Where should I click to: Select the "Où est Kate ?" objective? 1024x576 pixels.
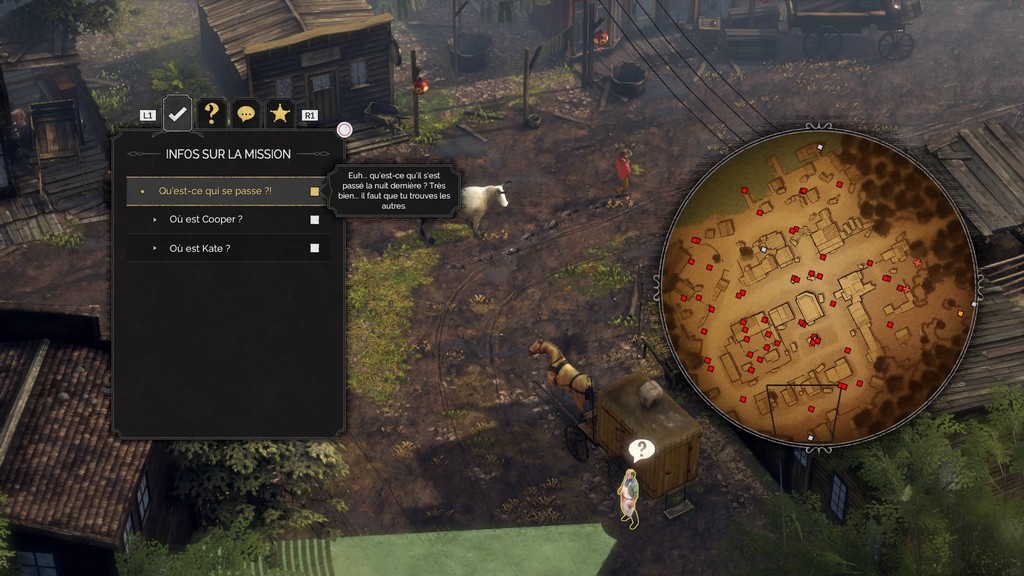pyautogui.click(x=200, y=248)
